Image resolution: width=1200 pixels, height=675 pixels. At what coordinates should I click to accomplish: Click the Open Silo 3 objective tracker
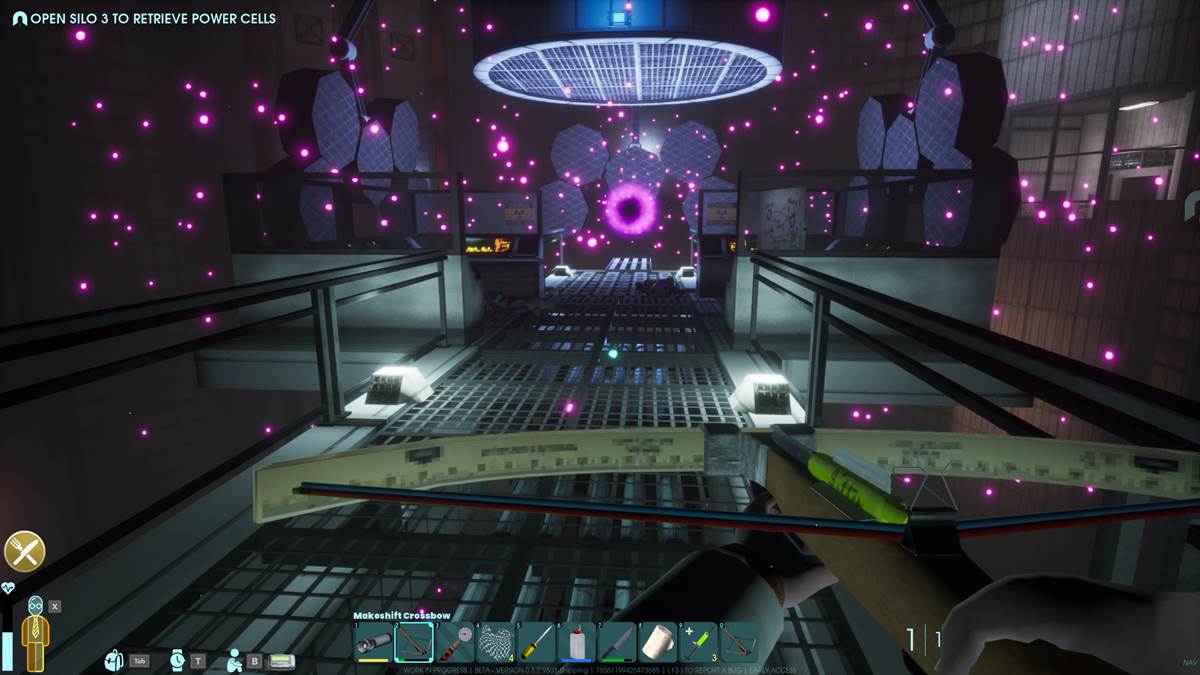pyautogui.click(x=144, y=18)
